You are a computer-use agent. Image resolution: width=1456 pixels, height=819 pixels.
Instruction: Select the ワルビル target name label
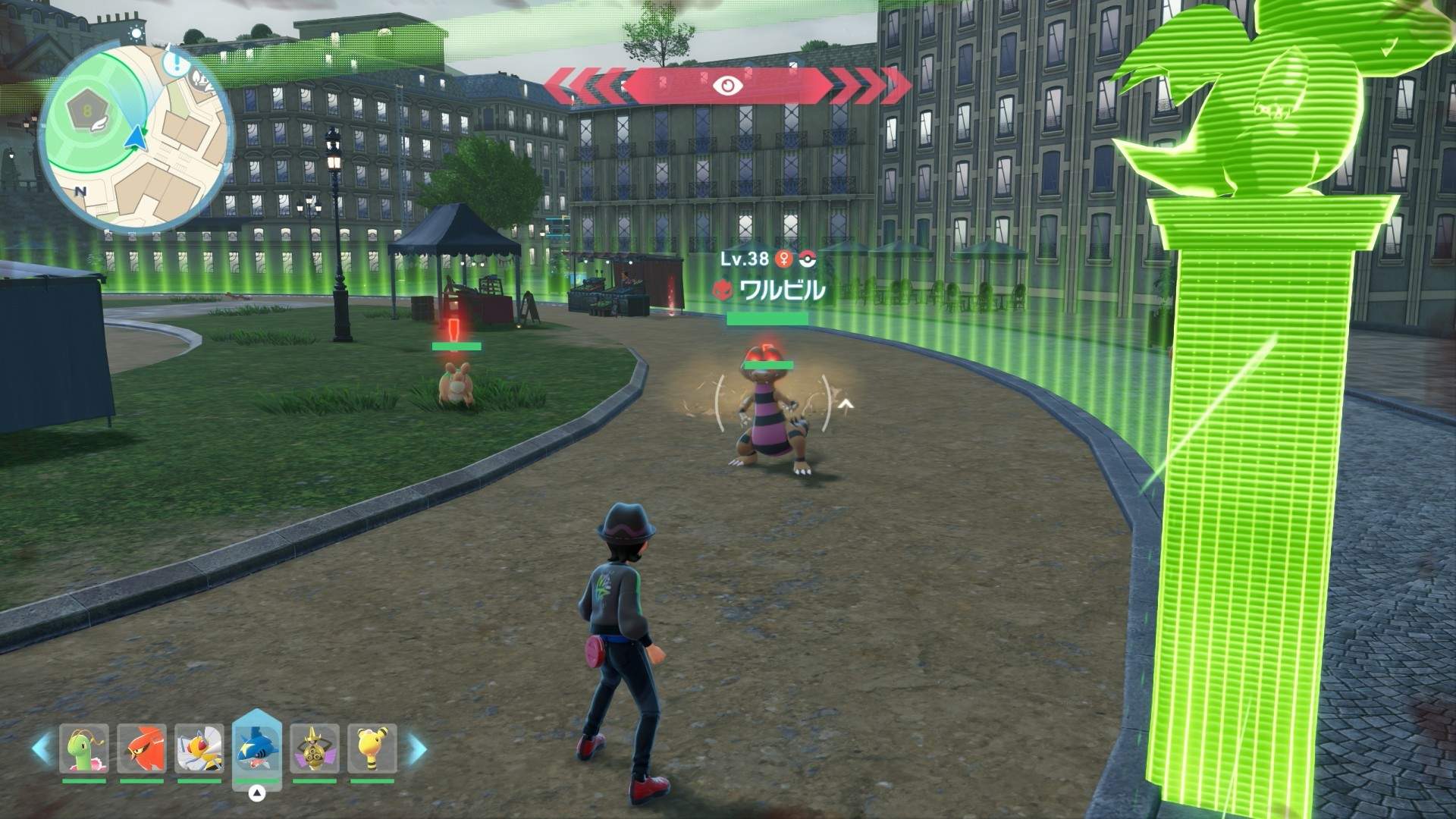click(x=781, y=290)
